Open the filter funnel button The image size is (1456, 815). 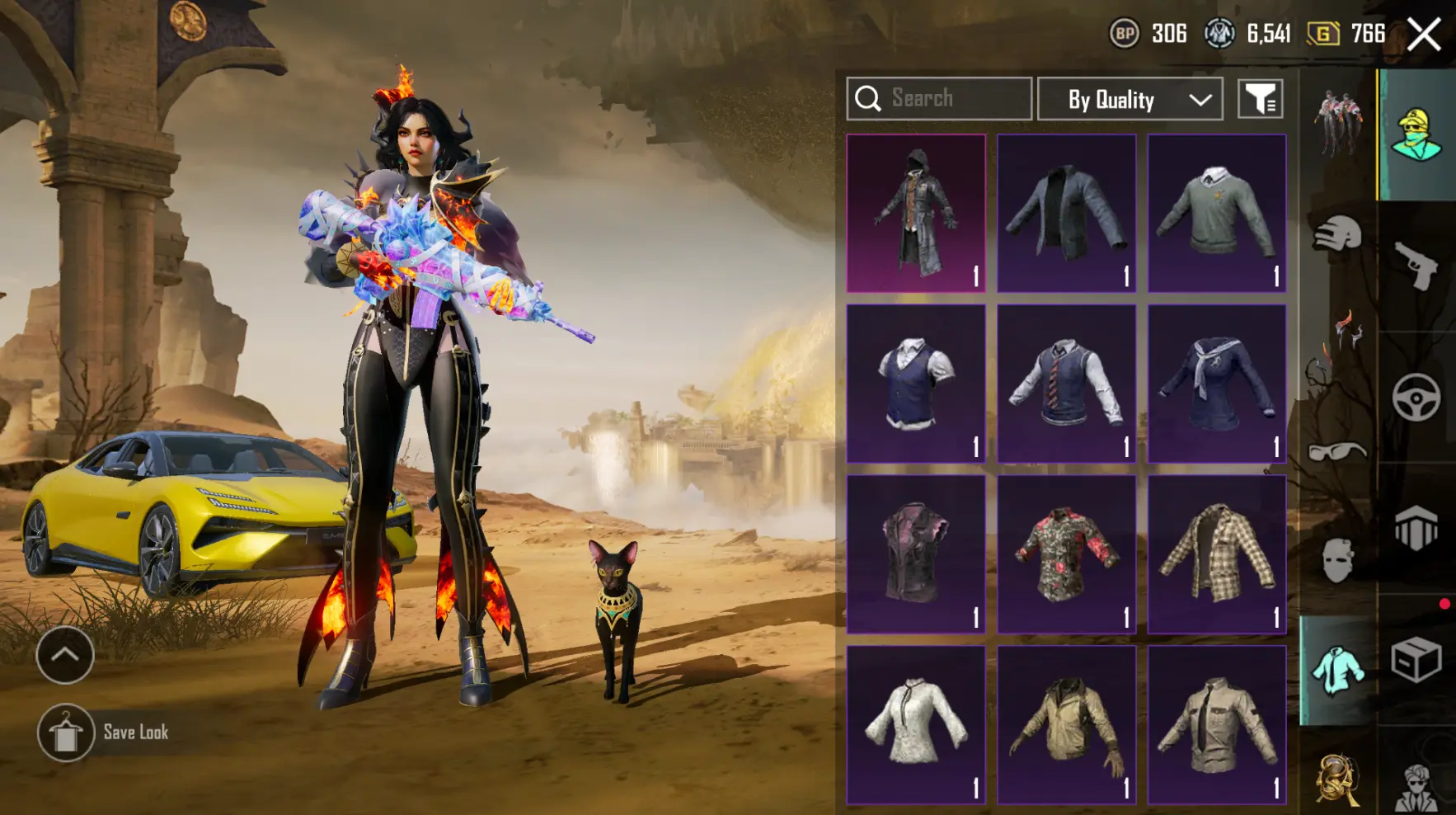1260,99
